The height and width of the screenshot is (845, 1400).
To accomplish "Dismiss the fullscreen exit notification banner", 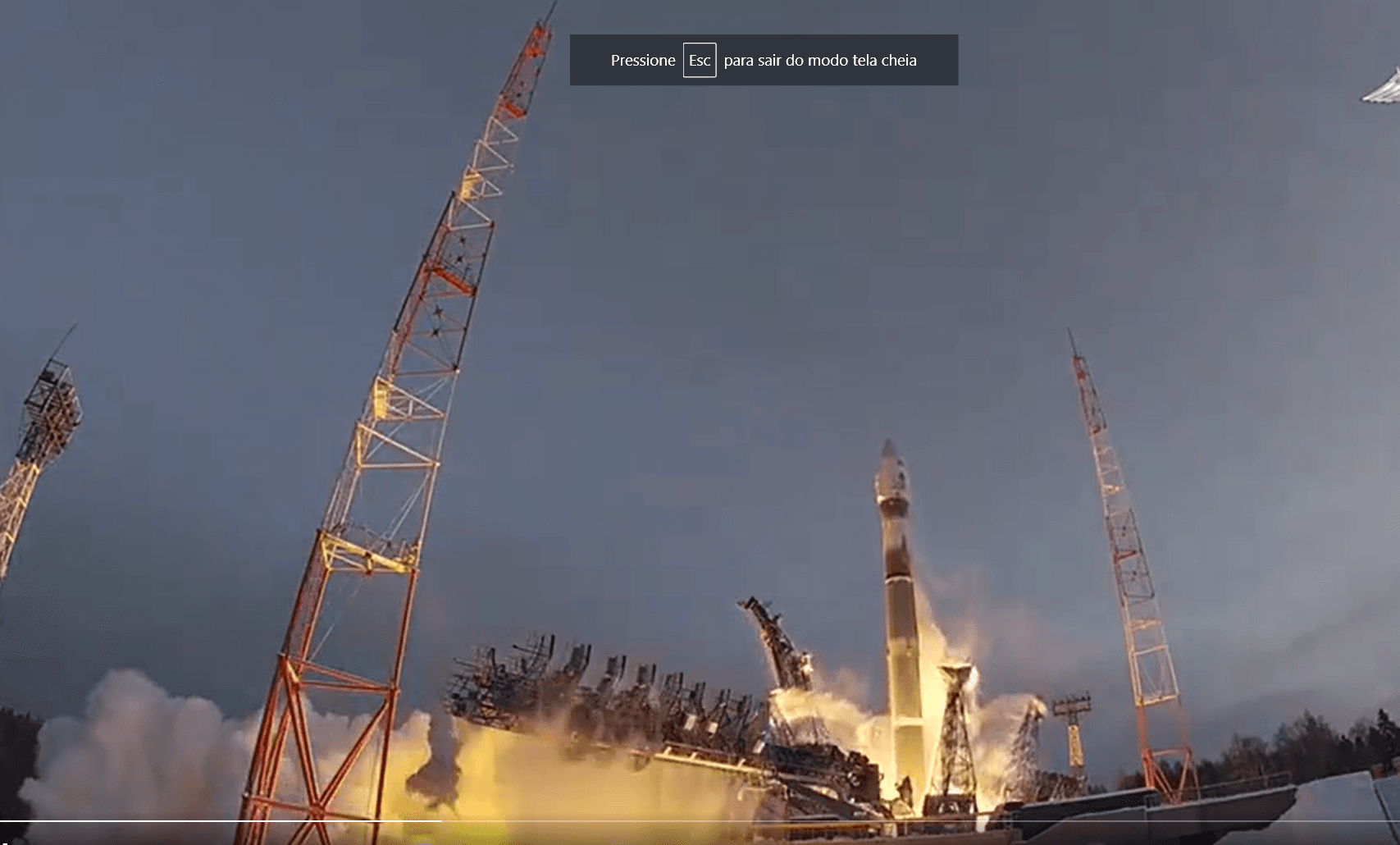I will 763,60.
